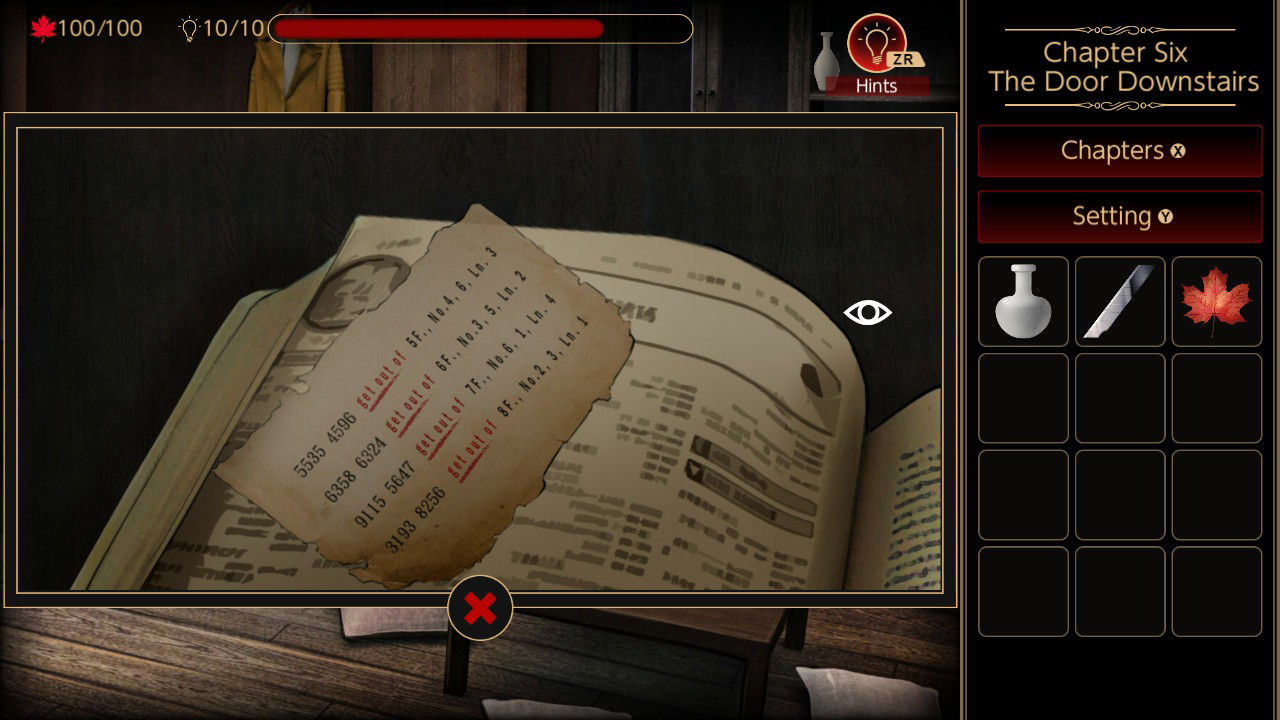Screen dimensions: 1280x720
Task: Select the white bottle inventory item
Action: (1023, 301)
